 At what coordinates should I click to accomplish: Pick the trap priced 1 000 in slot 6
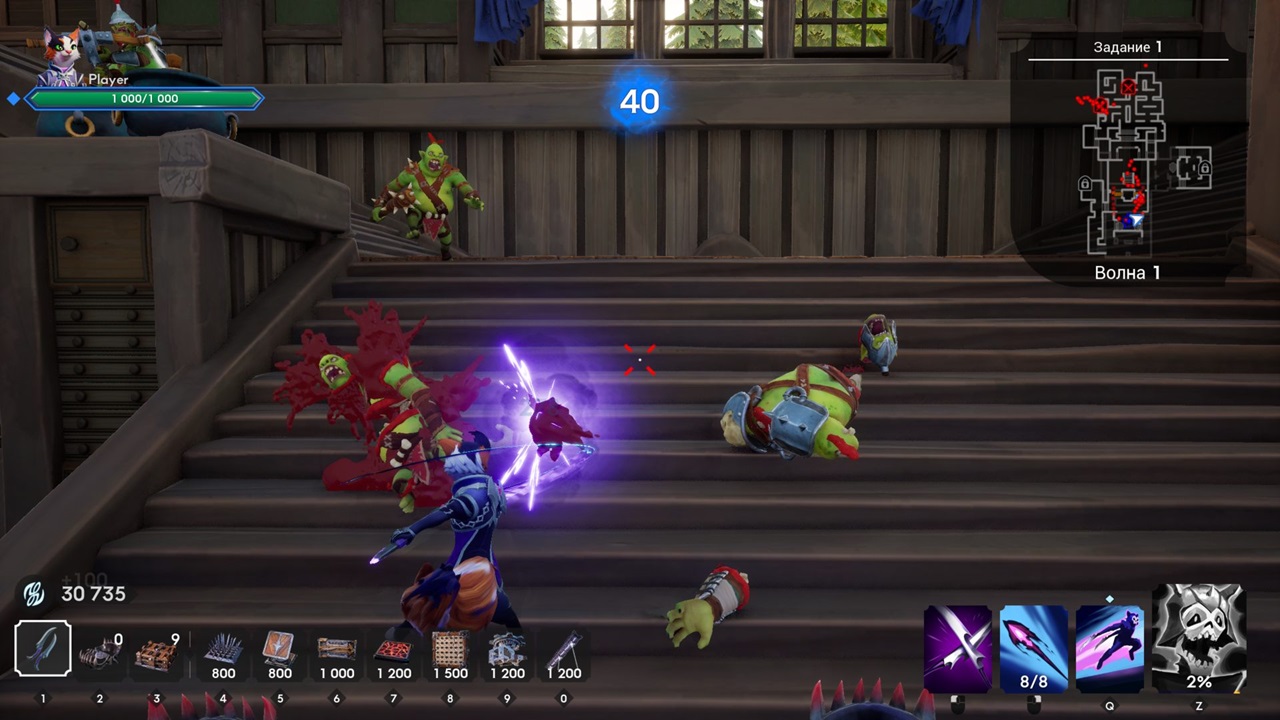[336, 648]
